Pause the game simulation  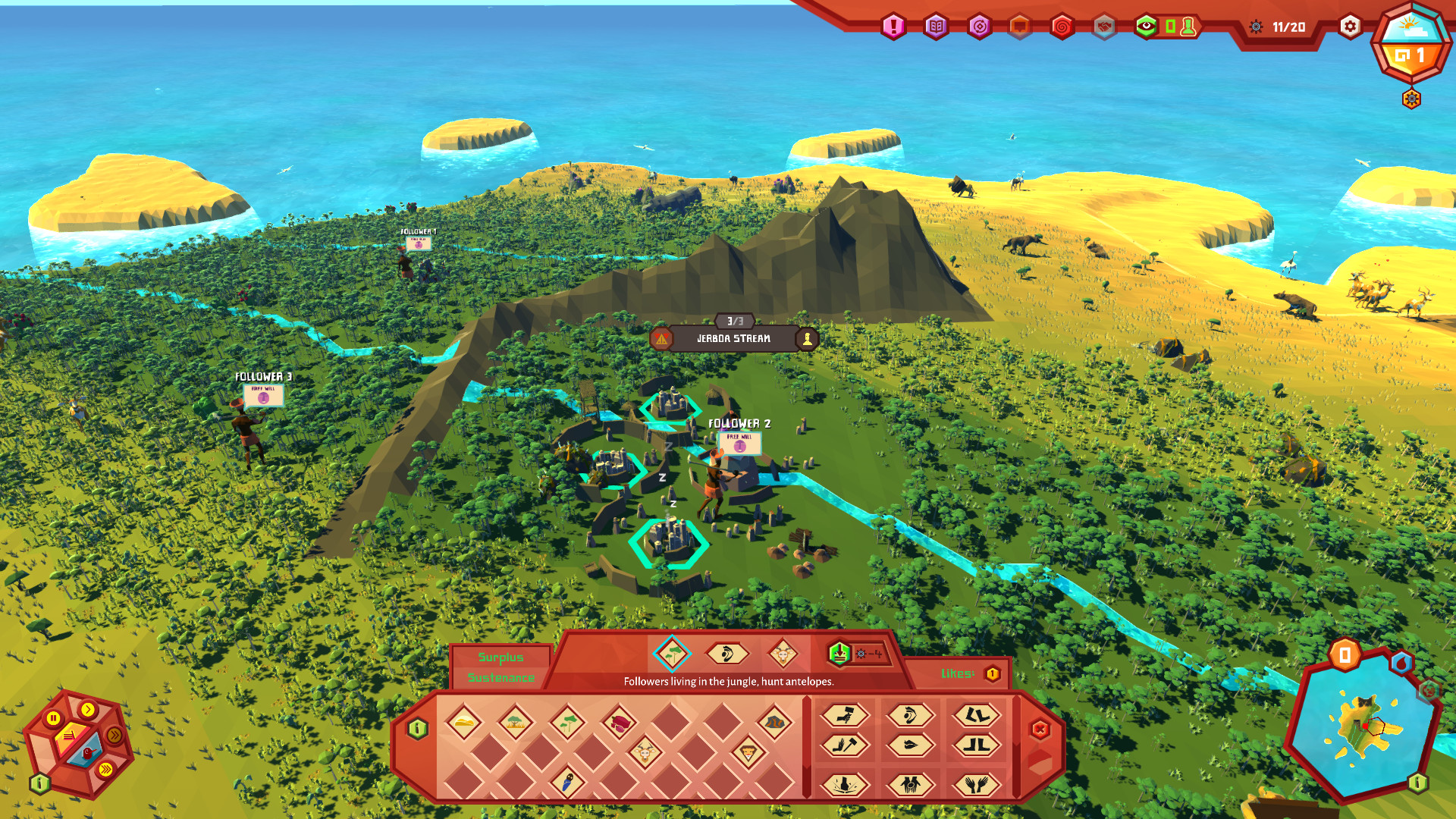coord(54,717)
